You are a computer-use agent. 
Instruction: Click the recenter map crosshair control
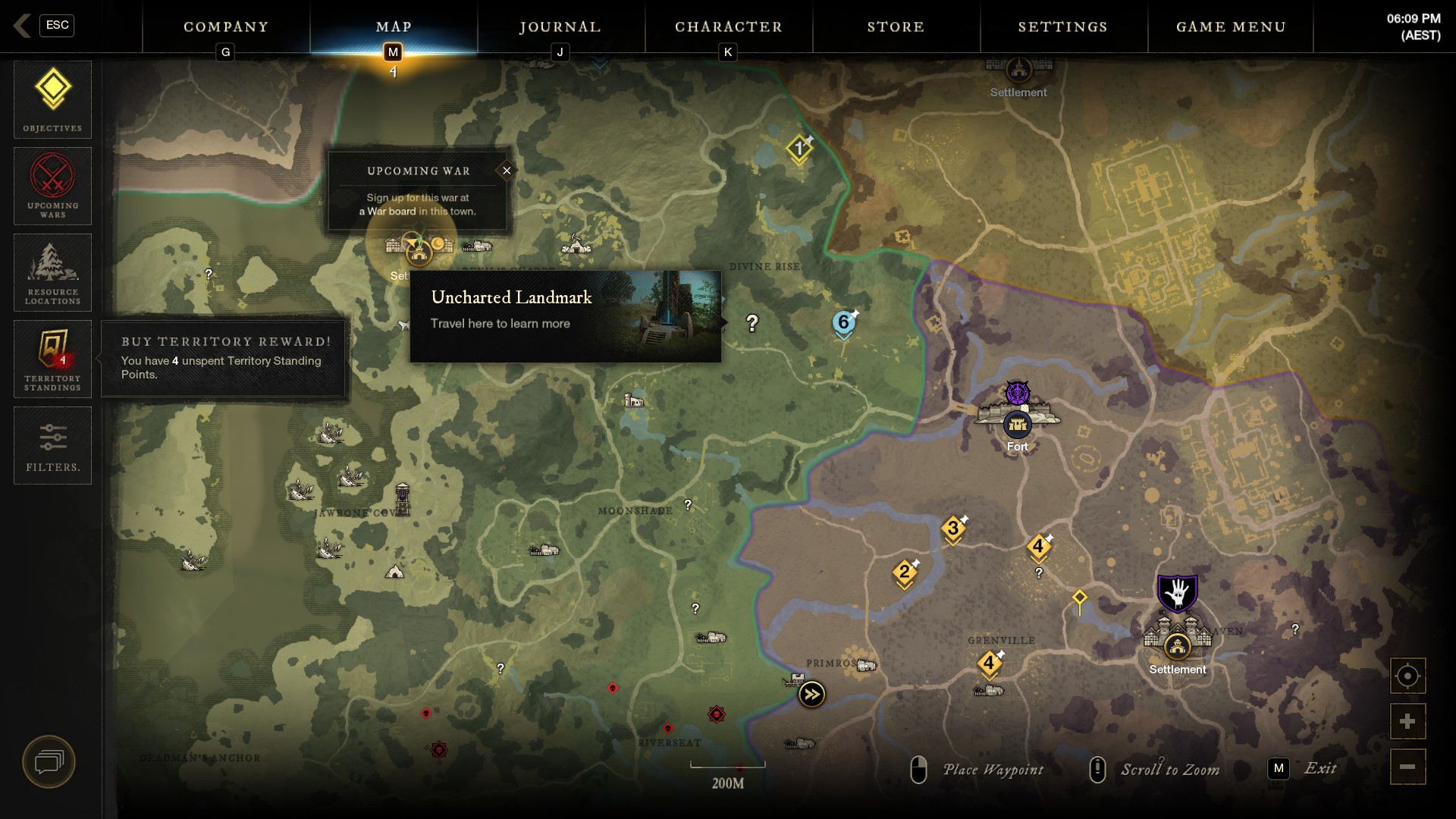[x=1408, y=675]
